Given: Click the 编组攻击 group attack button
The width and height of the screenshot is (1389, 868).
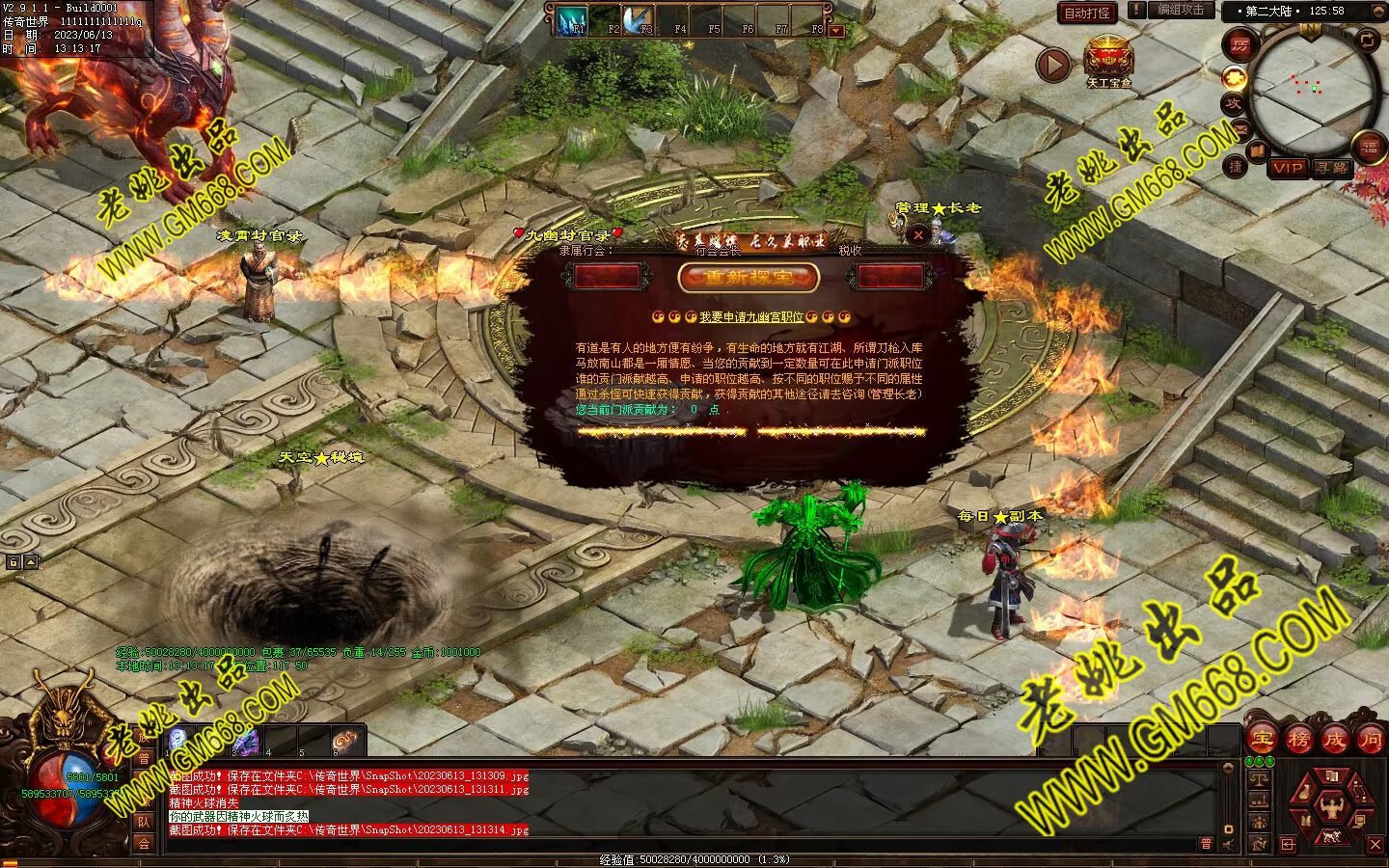Looking at the screenshot, I should tap(1179, 10).
